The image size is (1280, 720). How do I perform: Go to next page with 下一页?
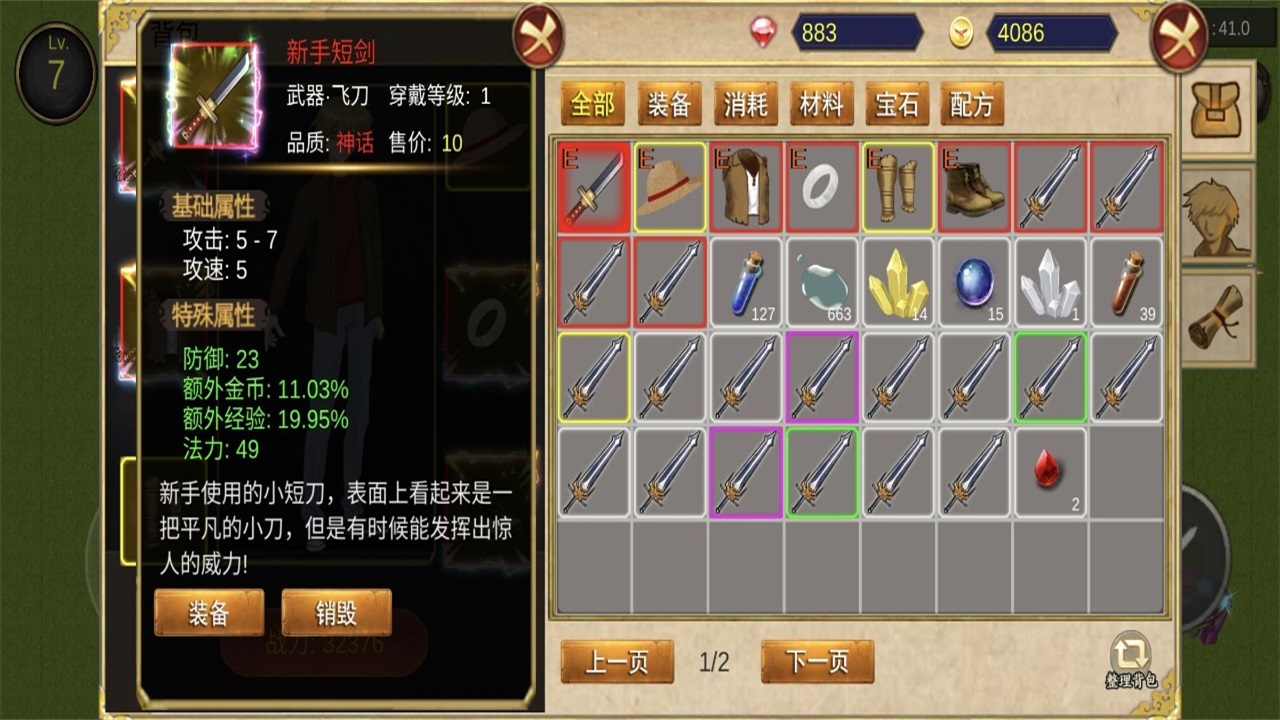point(817,662)
